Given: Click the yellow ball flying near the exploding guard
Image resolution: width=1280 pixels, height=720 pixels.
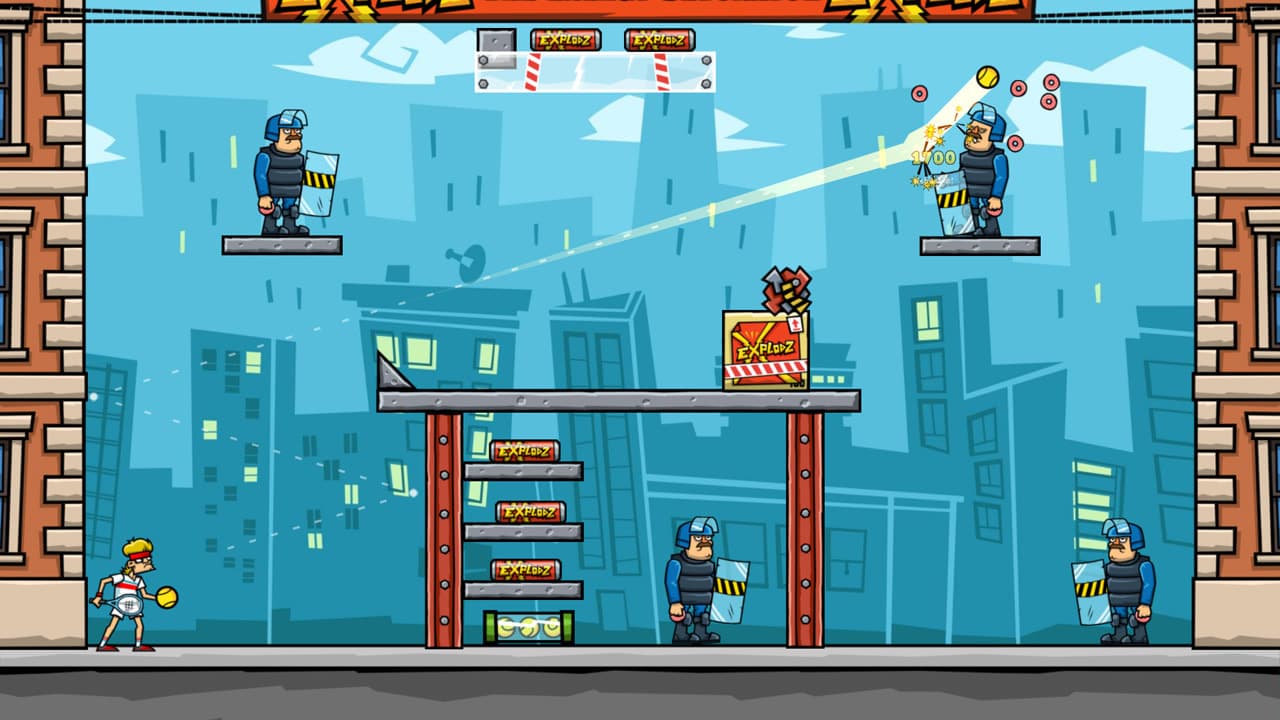Looking at the screenshot, I should [986, 77].
